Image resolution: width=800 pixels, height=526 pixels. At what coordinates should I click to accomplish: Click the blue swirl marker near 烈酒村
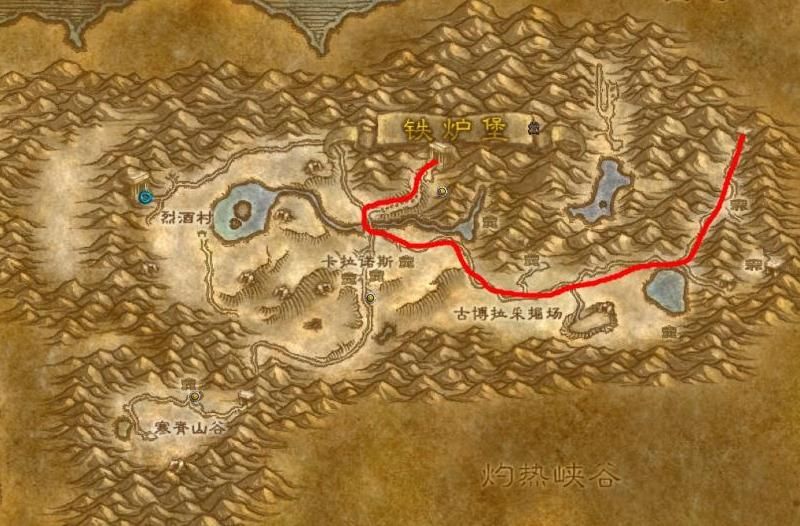point(147,196)
